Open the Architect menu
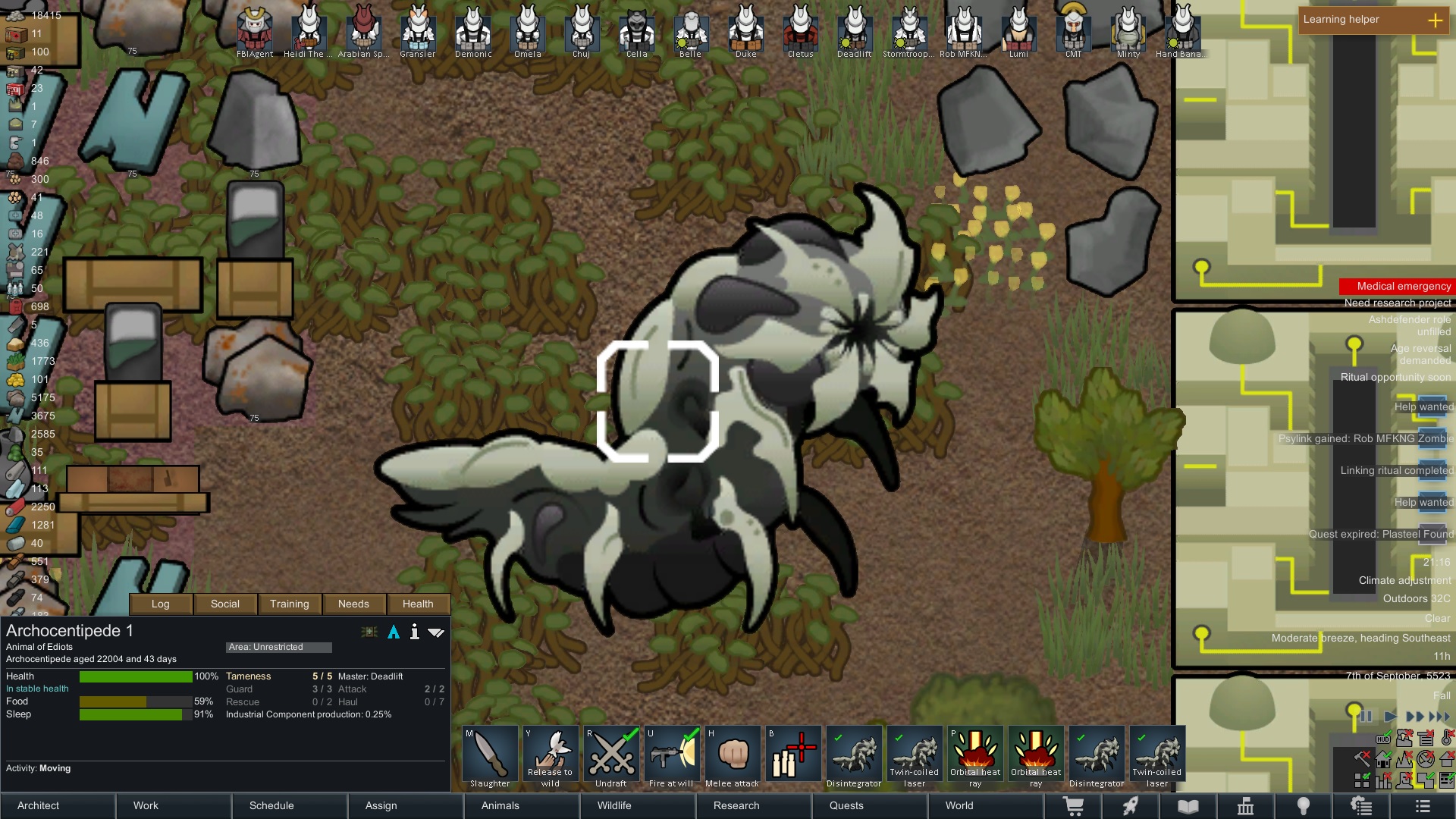Image resolution: width=1456 pixels, height=819 pixels. pyautogui.click(x=37, y=805)
